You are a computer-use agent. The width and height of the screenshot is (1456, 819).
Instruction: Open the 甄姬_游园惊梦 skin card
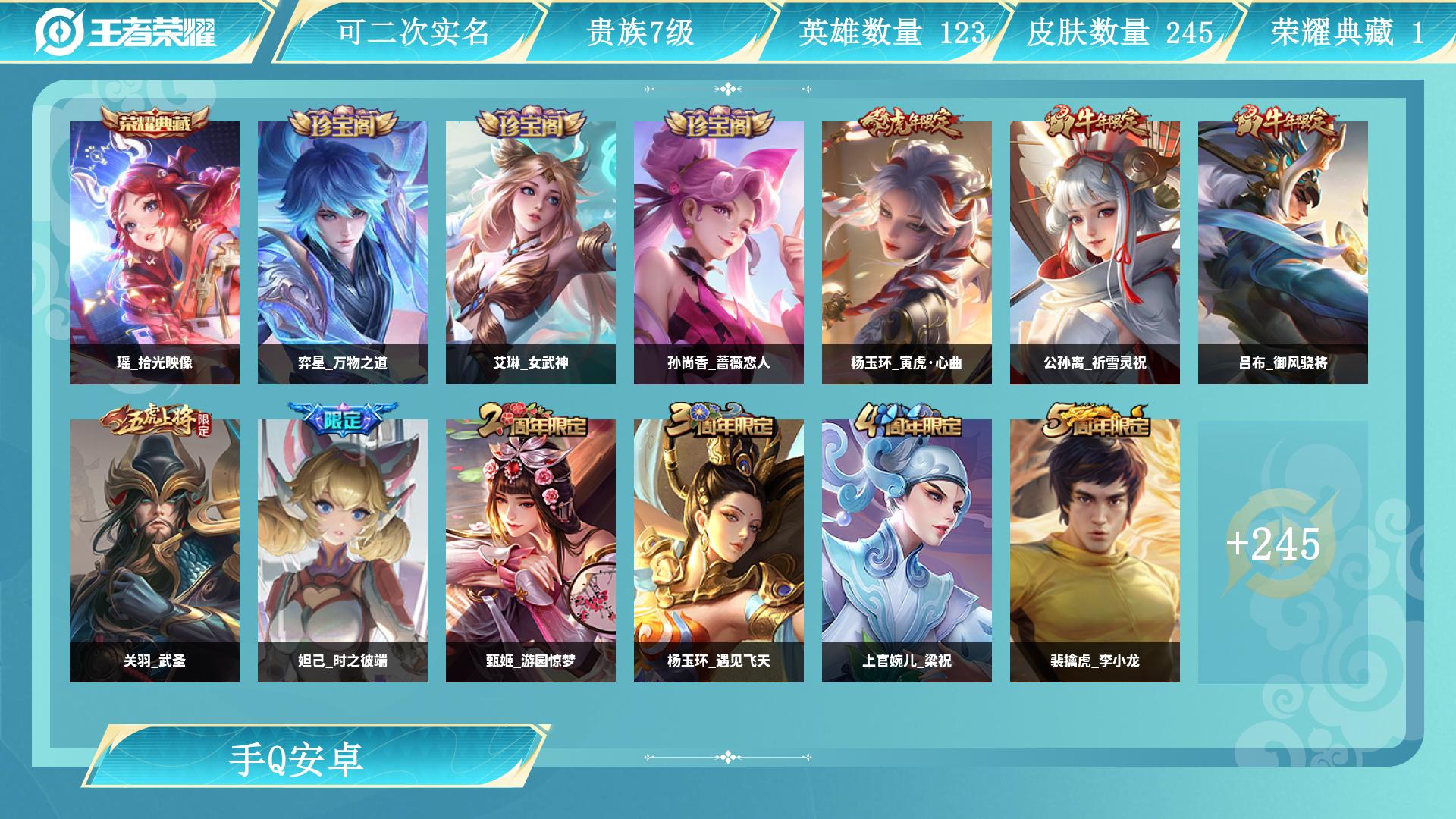tap(531, 551)
